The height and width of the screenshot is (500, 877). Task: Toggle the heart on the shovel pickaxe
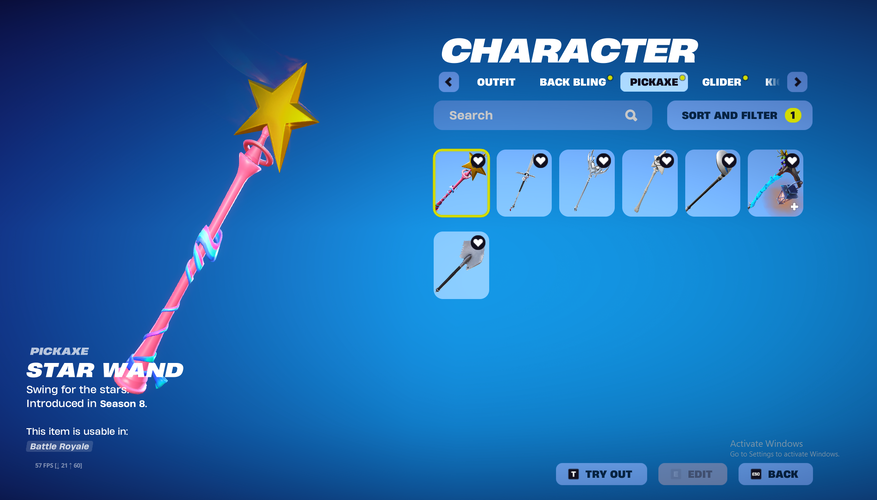[x=478, y=243]
